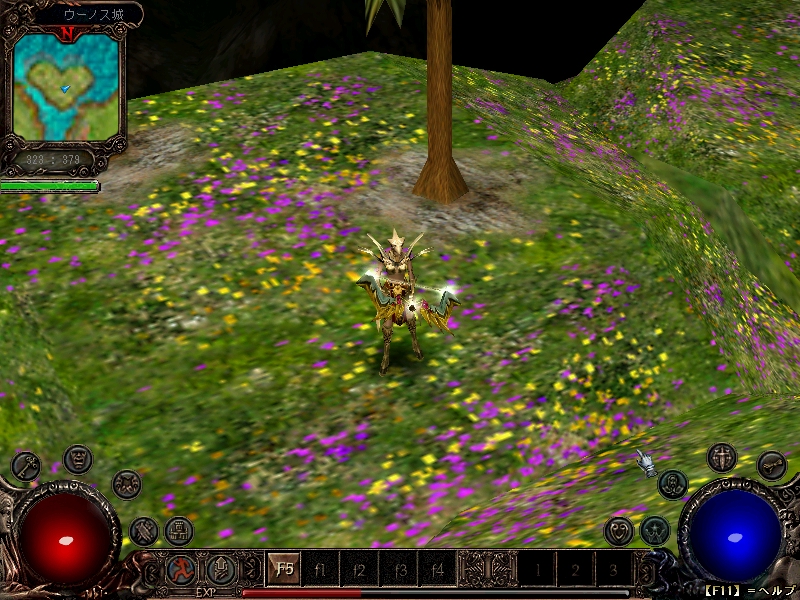Click the hotbar slot numbered 1

pyautogui.click(x=537, y=570)
